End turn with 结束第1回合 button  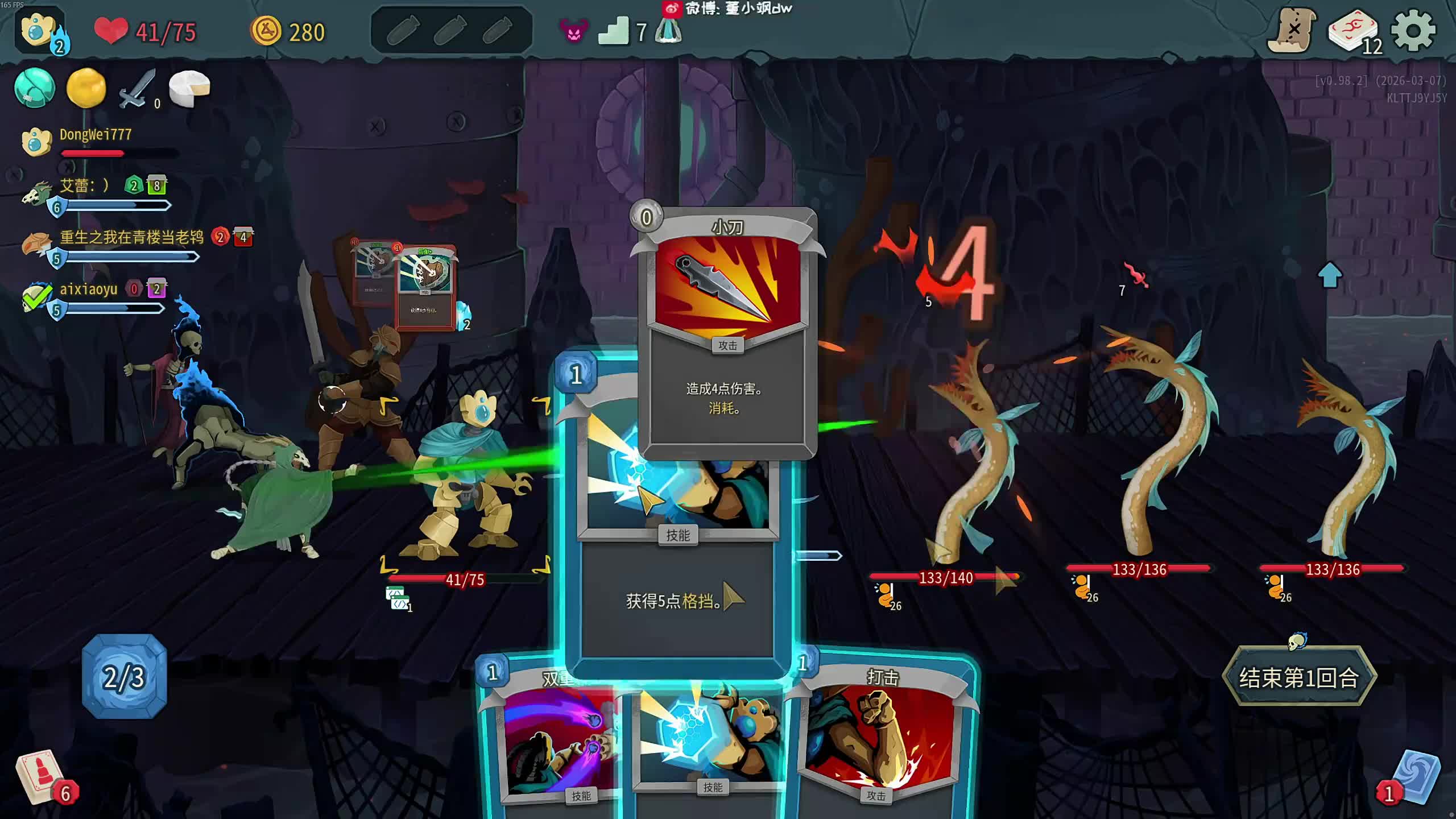click(1299, 677)
